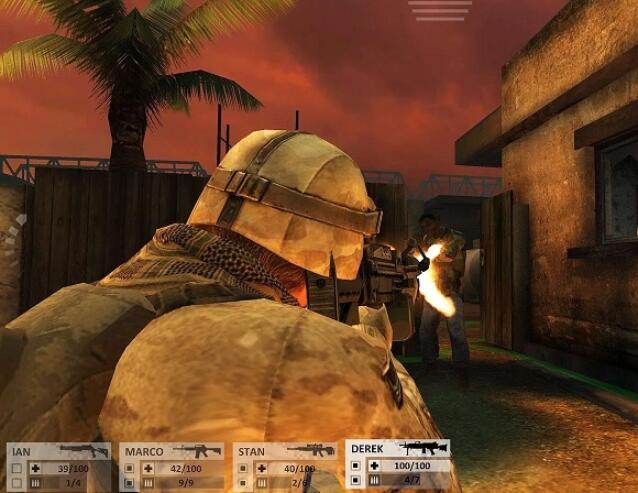Choose Derek's squad panel
638x493 pixels.
pos(367,448)
